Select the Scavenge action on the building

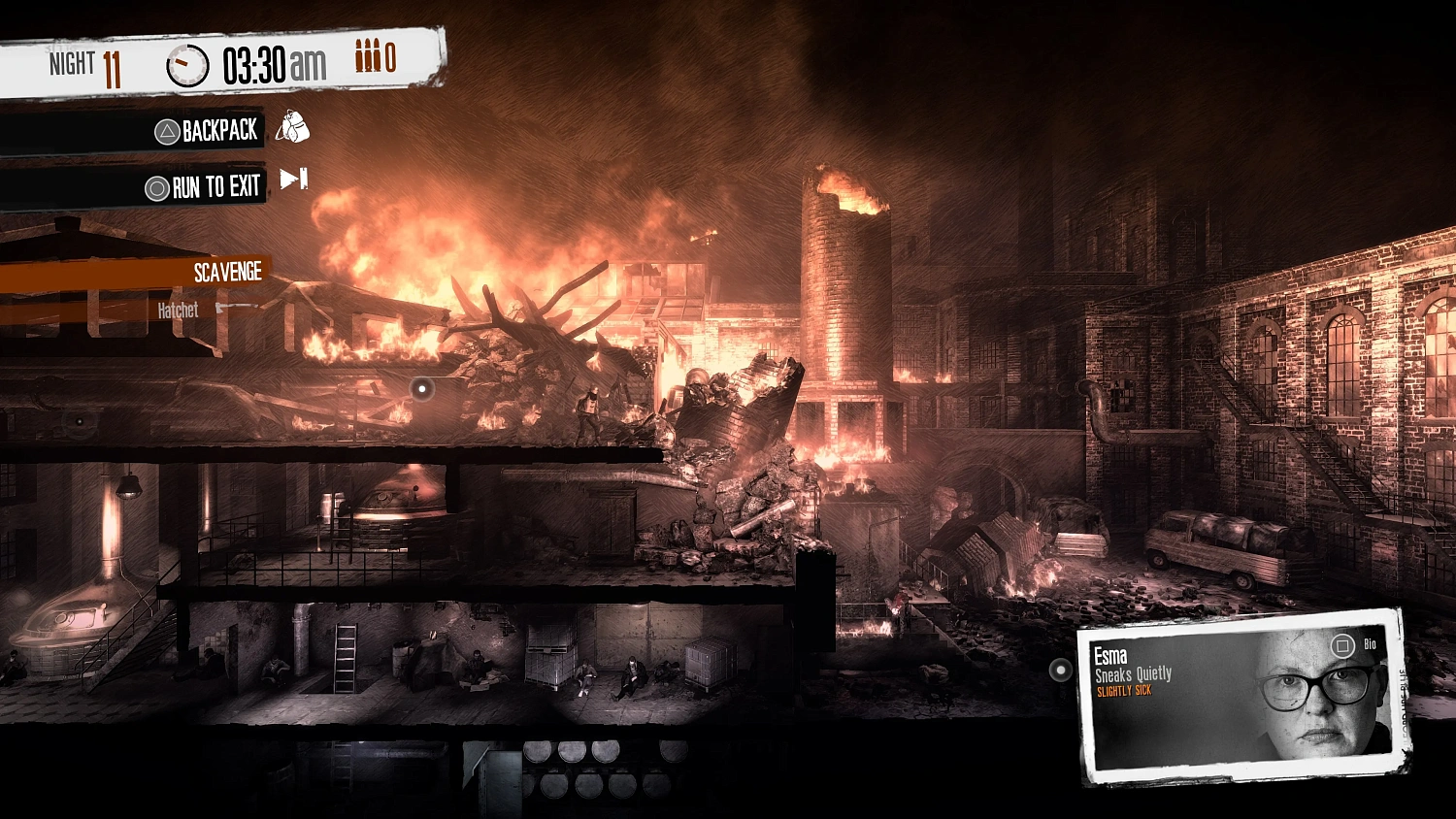228,272
